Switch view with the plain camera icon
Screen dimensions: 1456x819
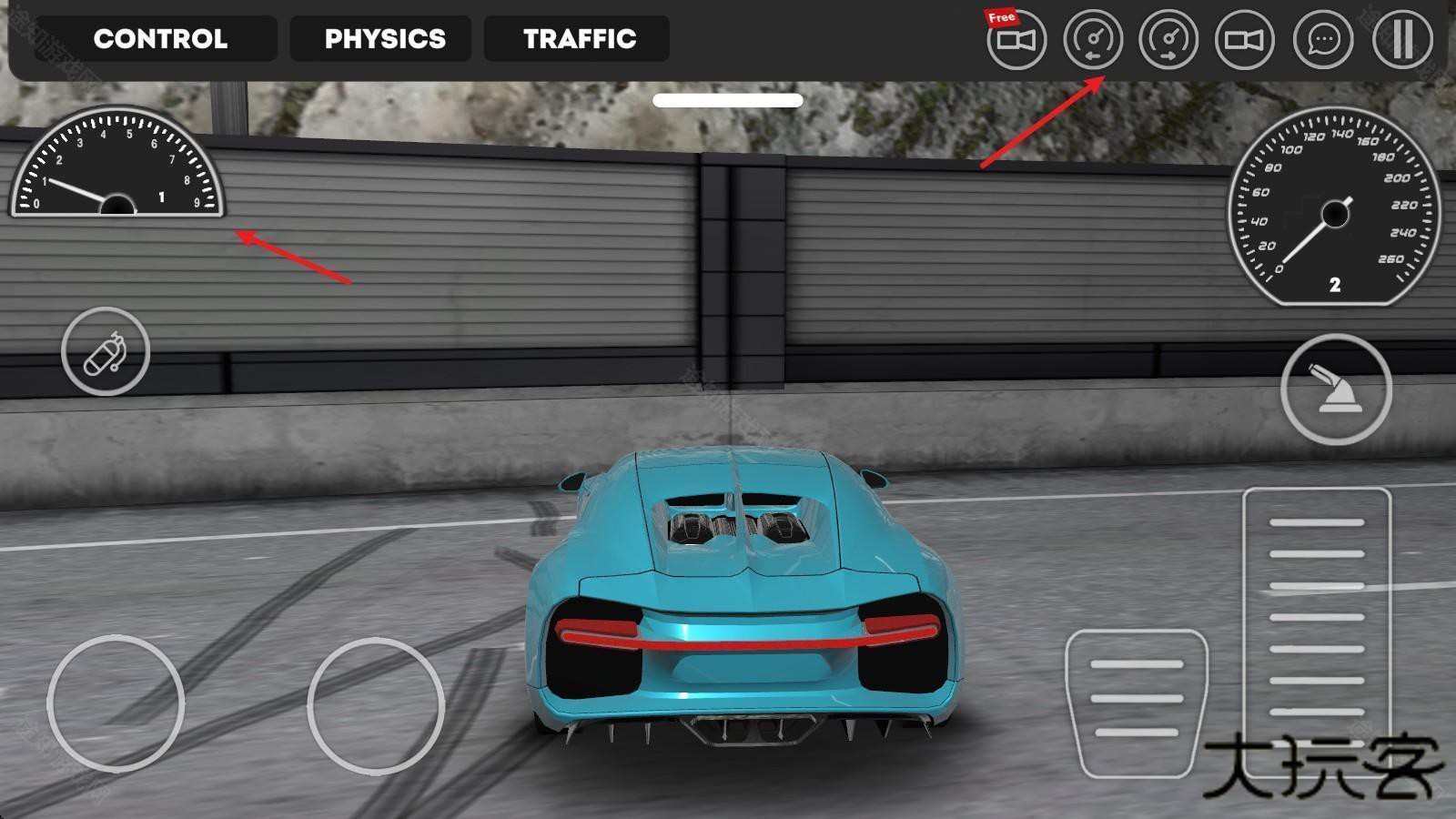1245,40
